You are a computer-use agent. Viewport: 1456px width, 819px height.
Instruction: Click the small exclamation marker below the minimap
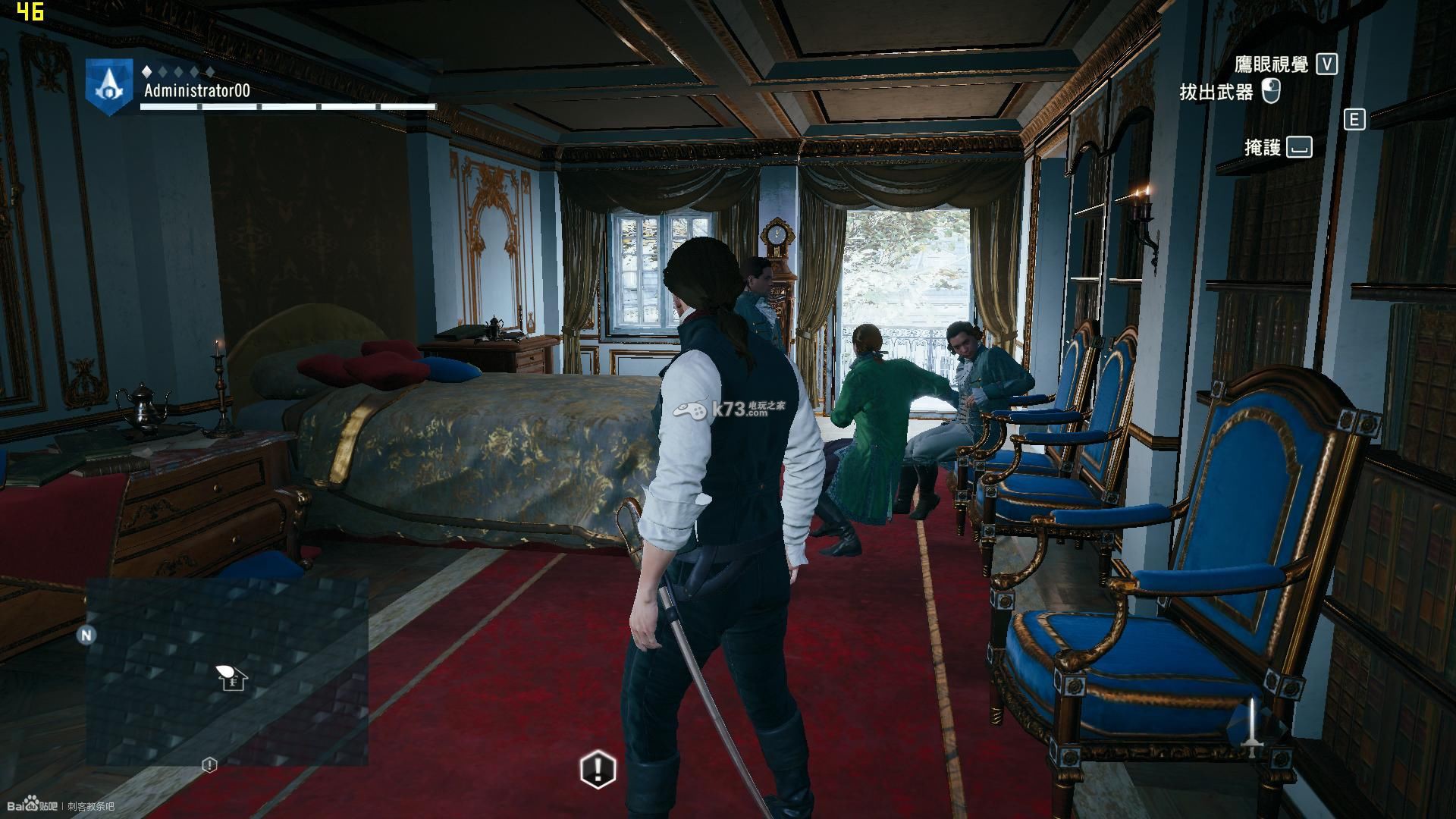coord(209,765)
